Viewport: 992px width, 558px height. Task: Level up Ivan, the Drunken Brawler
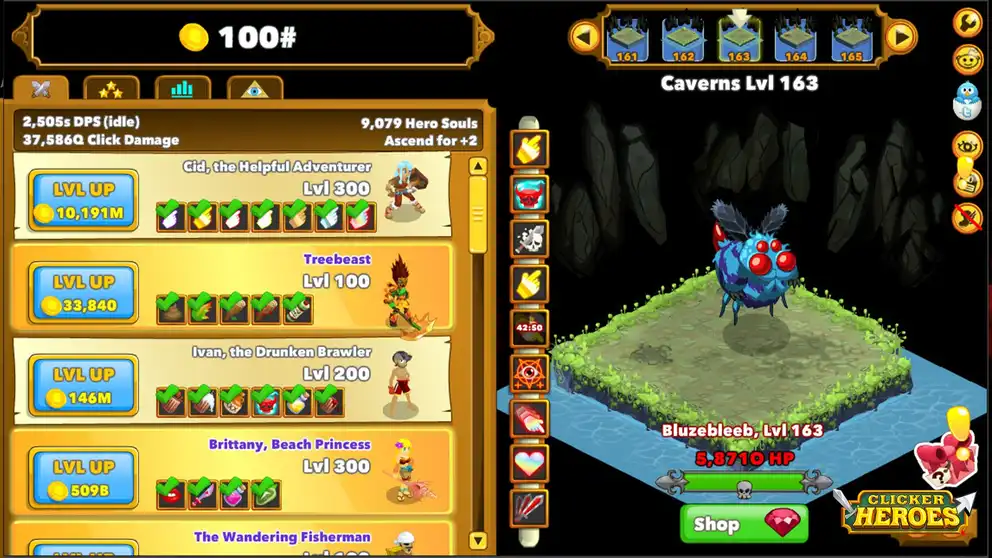(x=84, y=385)
